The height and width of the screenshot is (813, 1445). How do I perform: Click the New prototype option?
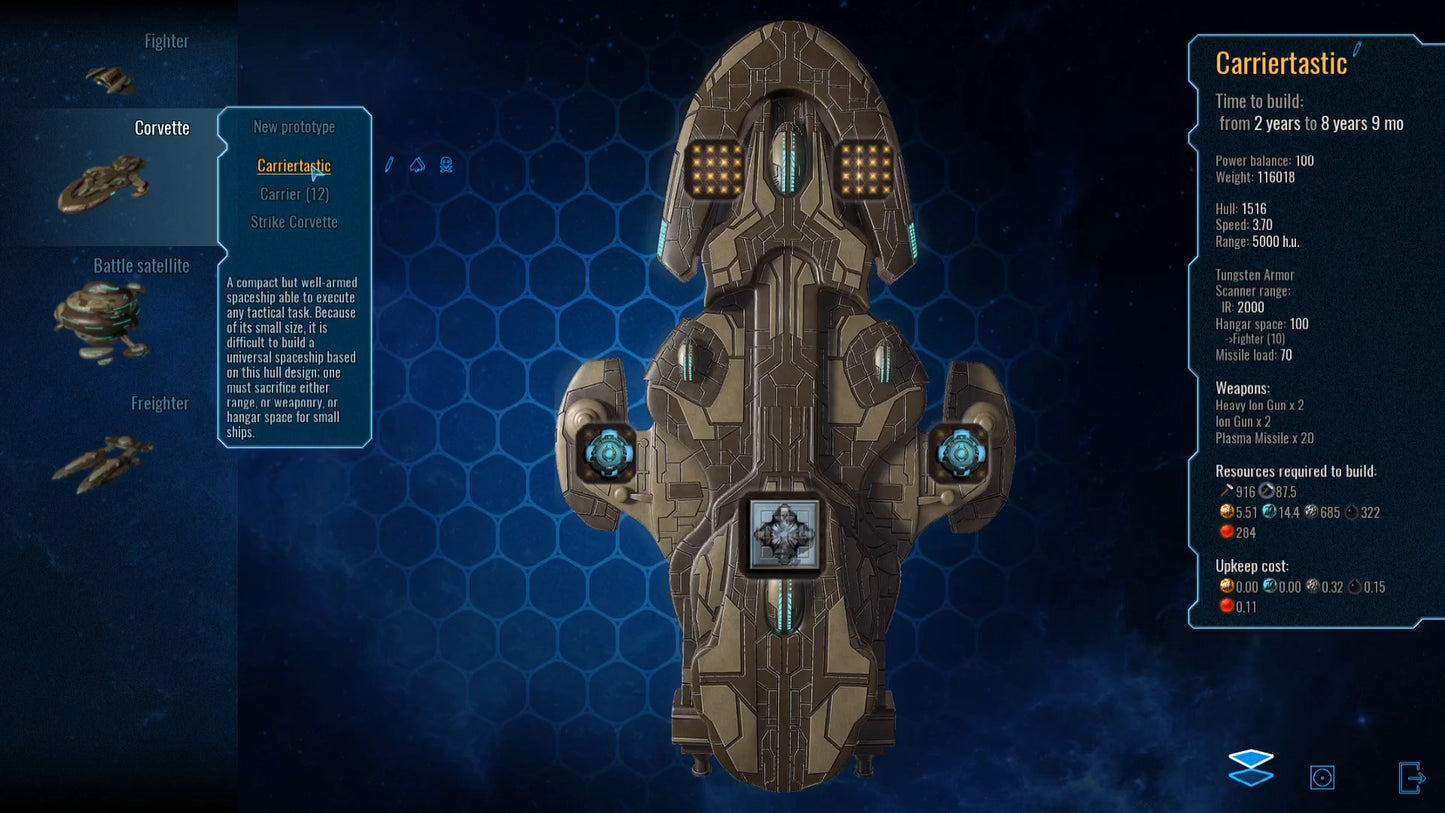293,127
